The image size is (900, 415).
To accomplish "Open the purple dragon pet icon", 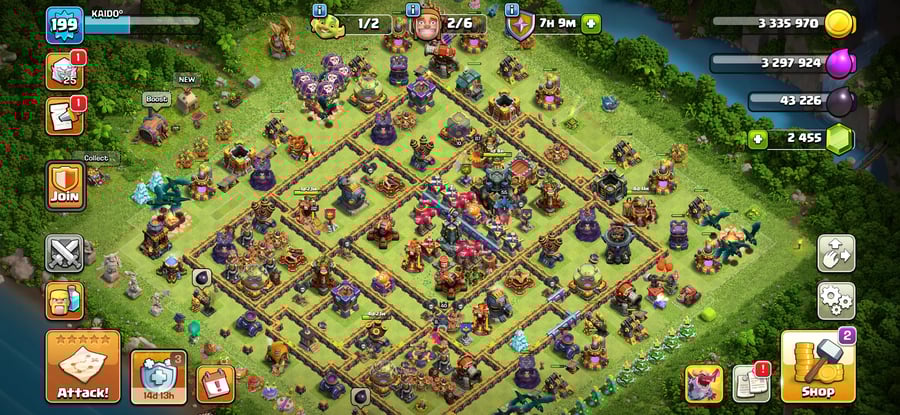I will coord(703,383).
